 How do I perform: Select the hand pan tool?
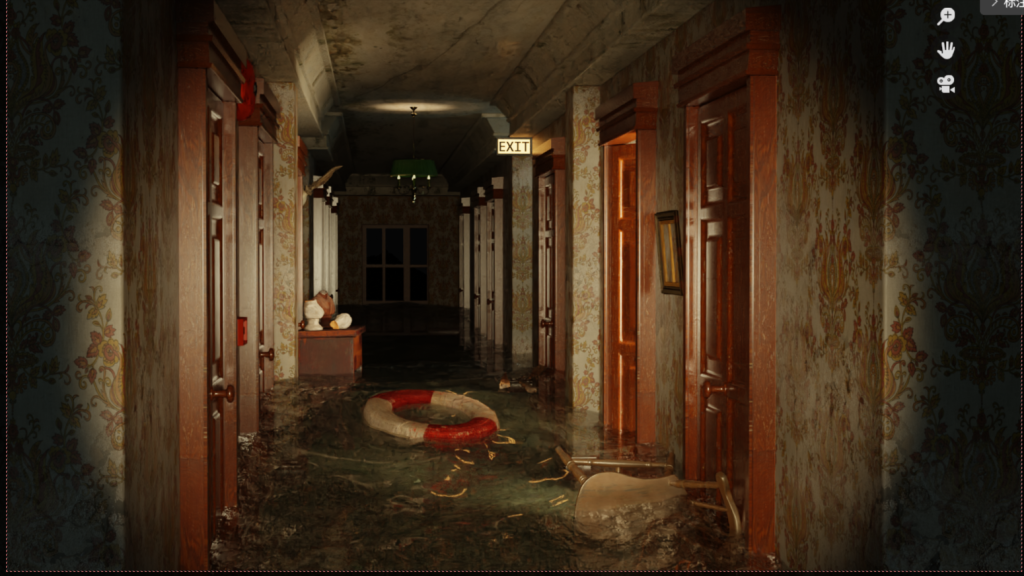click(945, 50)
